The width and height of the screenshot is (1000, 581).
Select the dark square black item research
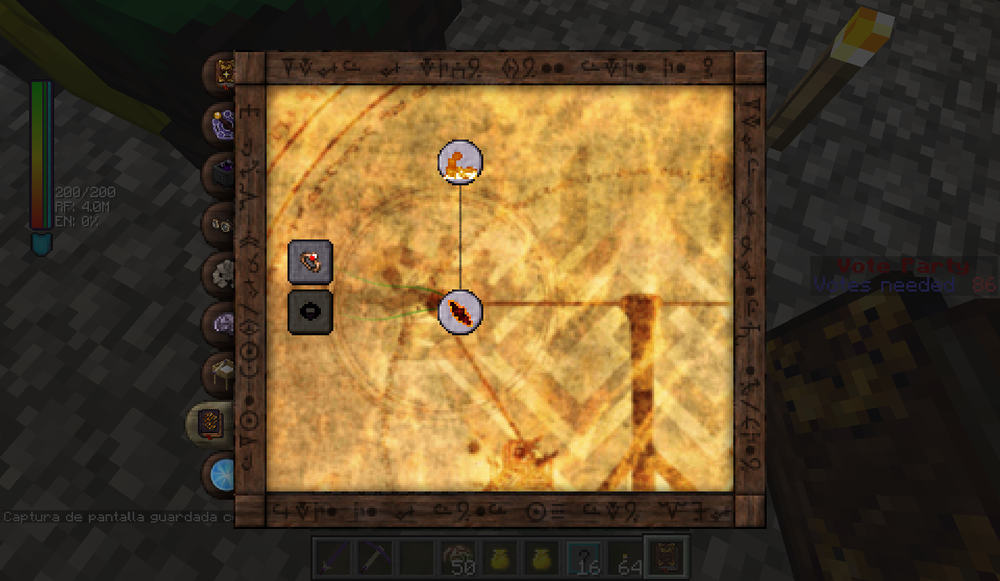[x=310, y=312]
